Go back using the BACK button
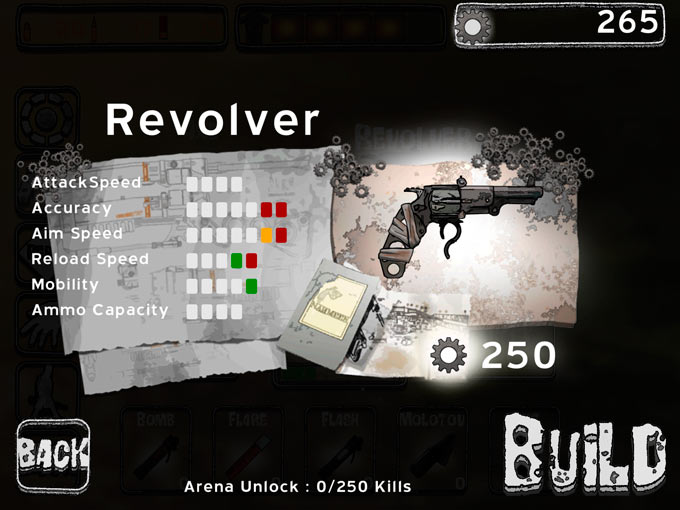Screen dimensions: 680x510 53,457
